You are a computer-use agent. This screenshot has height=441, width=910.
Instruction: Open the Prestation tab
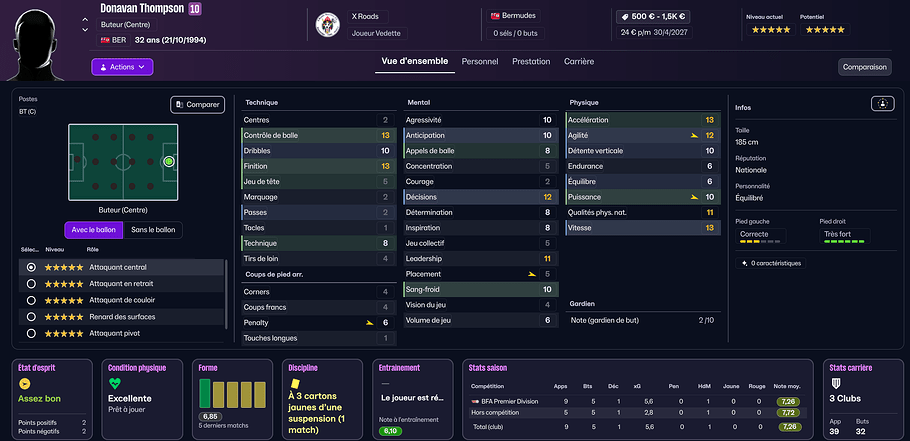point(531,62)
